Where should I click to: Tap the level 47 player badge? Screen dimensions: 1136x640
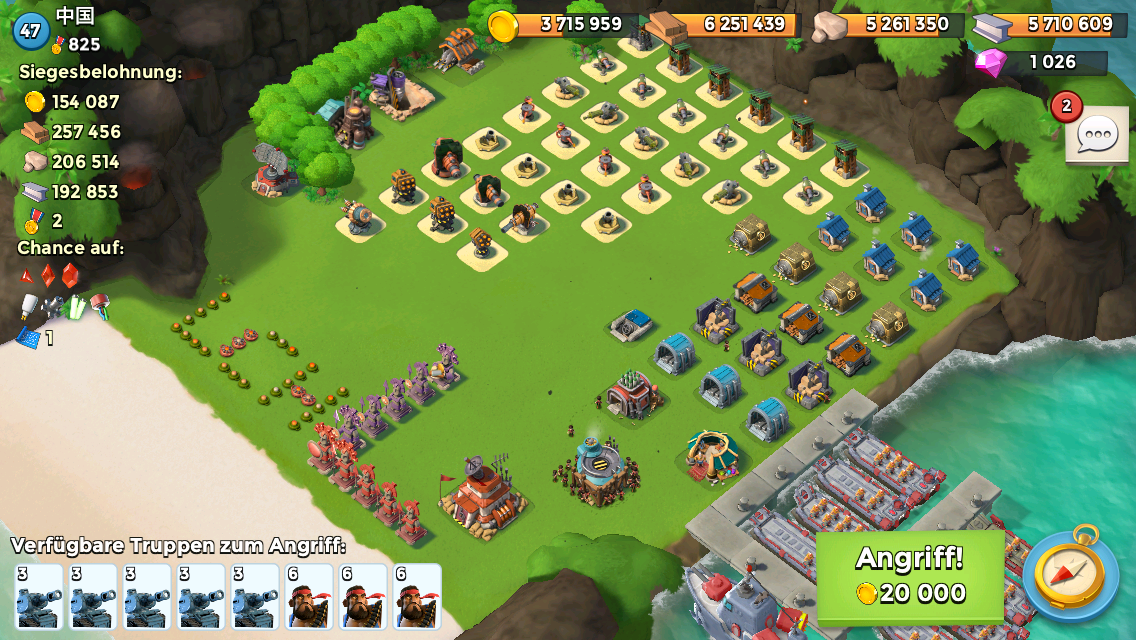pyautogui.click(x=31, y=30)
